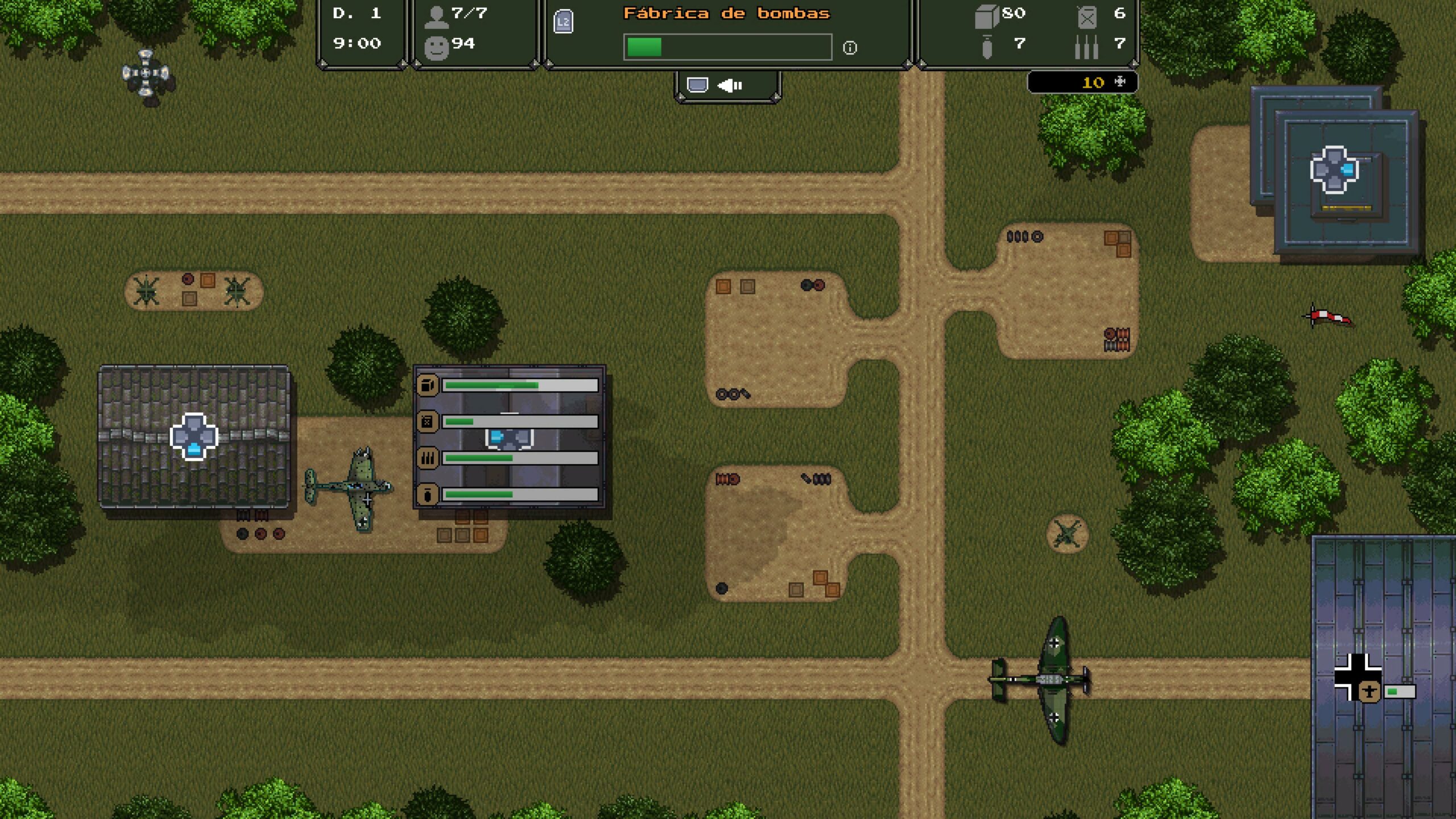
Task: Click the bomb factory's highlighted selection marker
Action: tap(509, 437)
